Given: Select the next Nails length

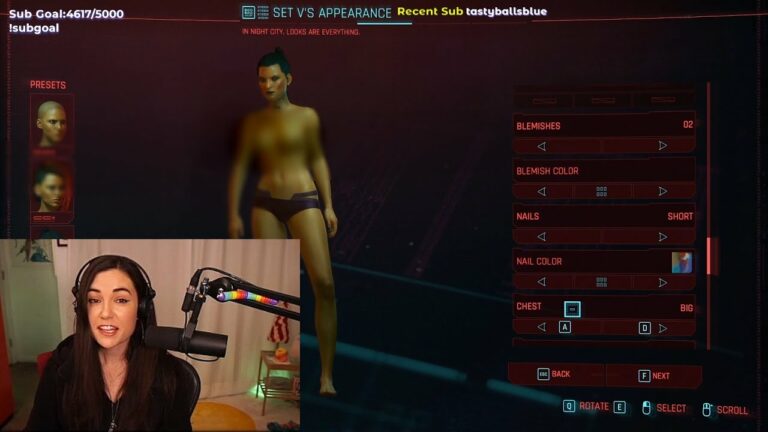Looking at the screenshot, I should coord(662,237).
